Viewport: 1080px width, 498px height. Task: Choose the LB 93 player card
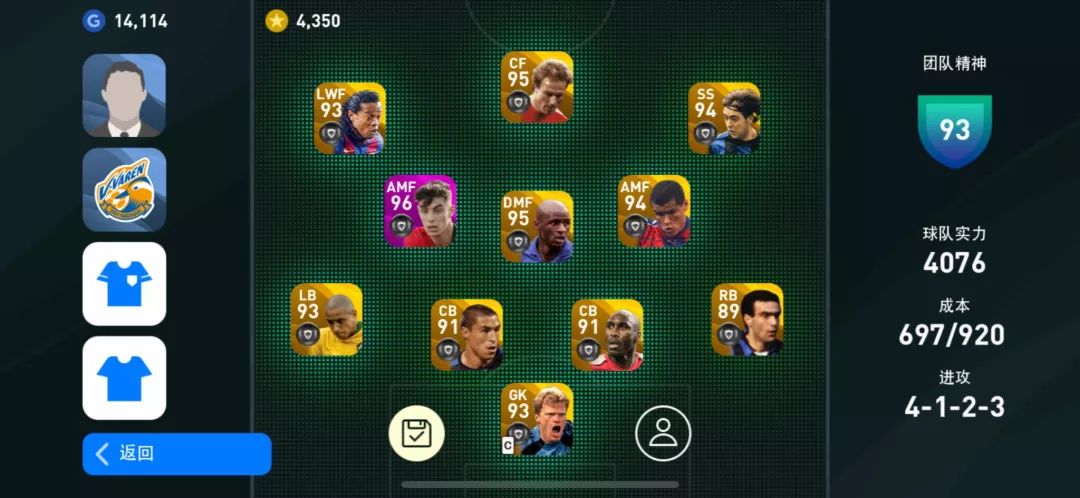pos(327,320)
